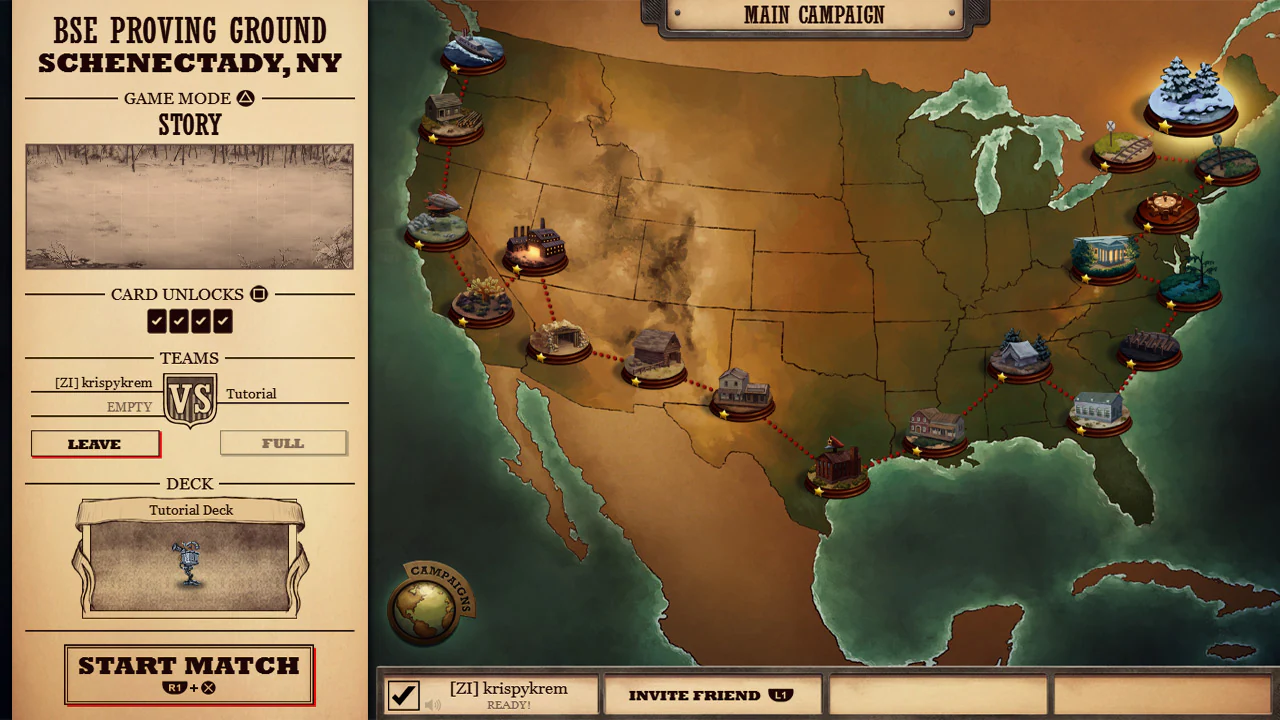1280x720 pixels.
Task: Click LEAVE to exit your team
Action: pos(95,443)
